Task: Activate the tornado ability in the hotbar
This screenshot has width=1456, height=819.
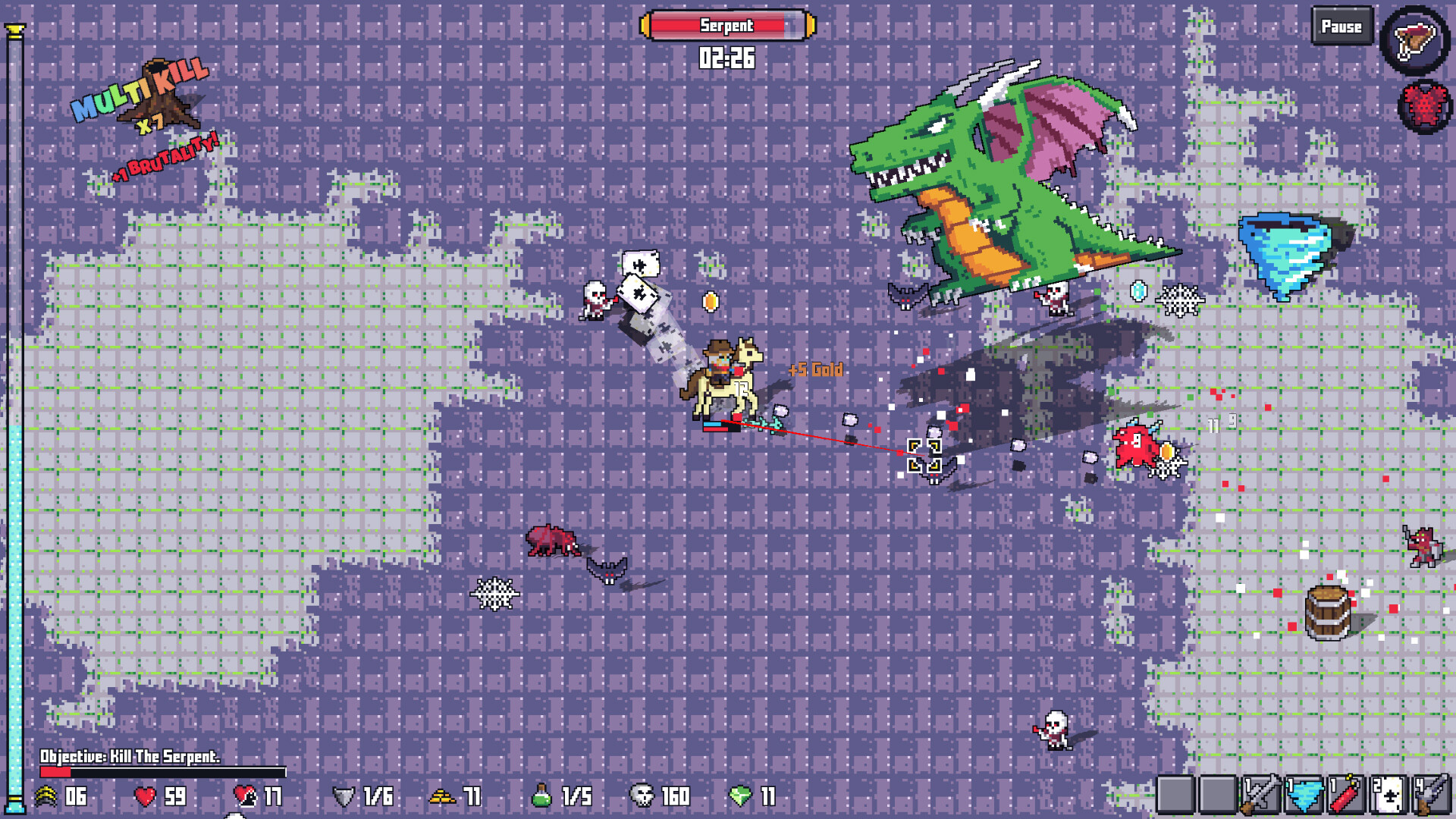Action: click(1302, 793)
